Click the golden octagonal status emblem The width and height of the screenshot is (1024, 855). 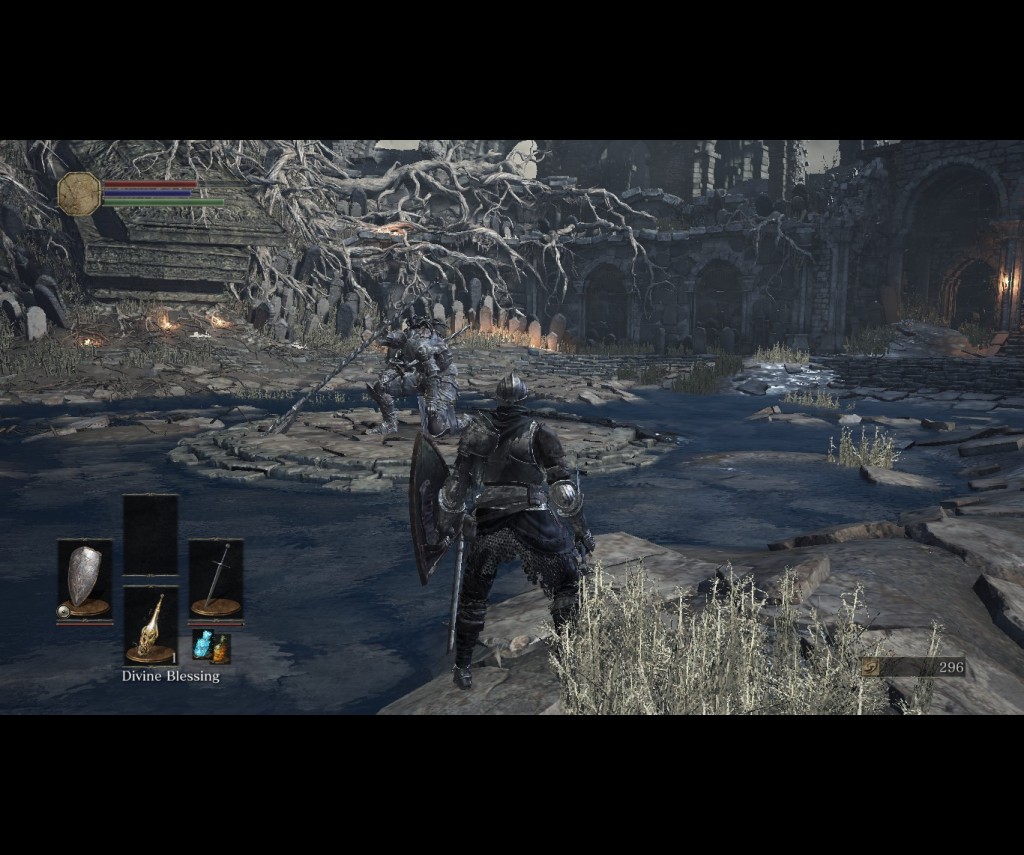pos(79,193)
